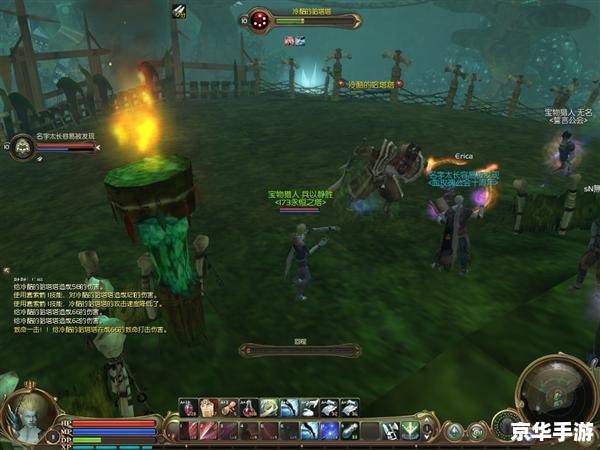Click the combat log chat window
Image resolution: width=600 pixels, height=450 pixels.
coord(90,300)
